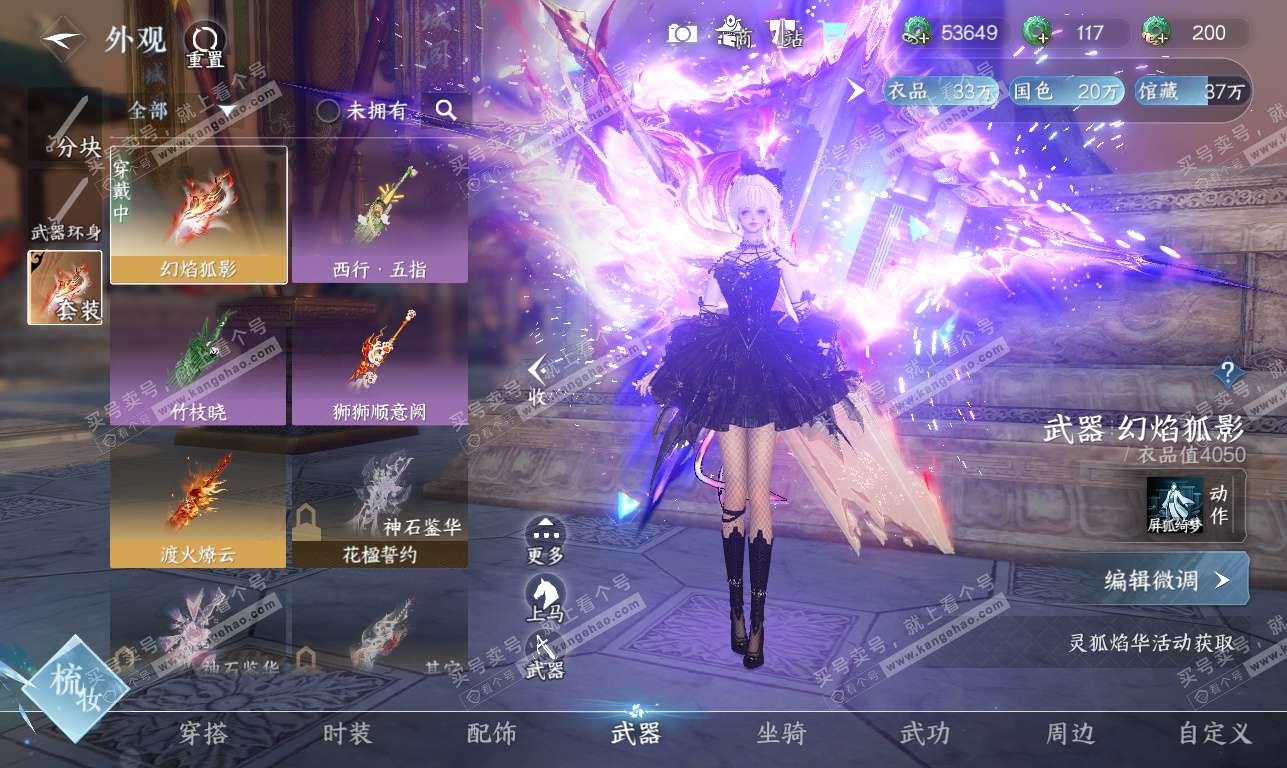Choose the 西行·五指 weapon skin

pyautogui.click(x=380, y=215)
